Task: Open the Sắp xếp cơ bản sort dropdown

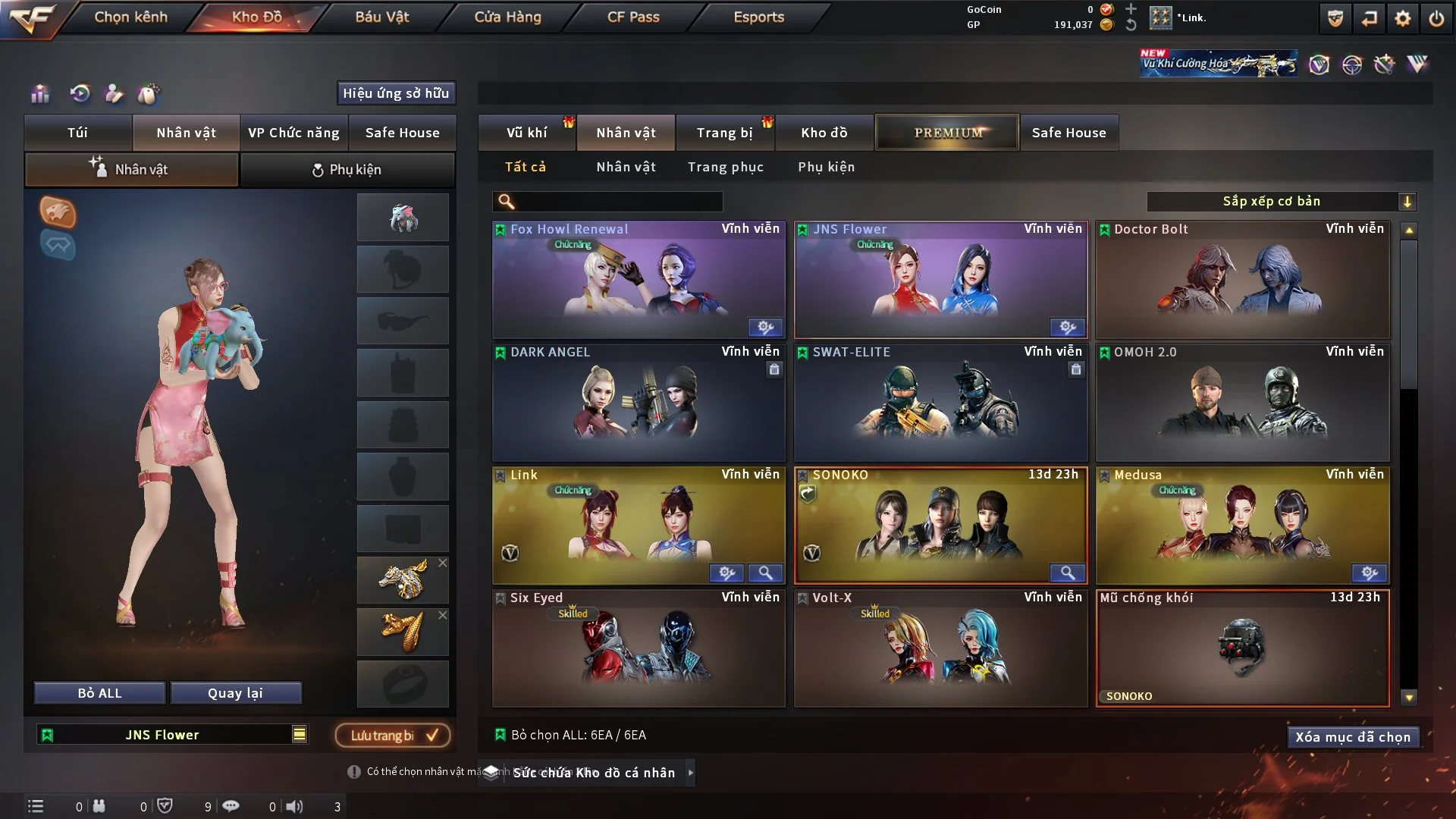Action: click(x=1281, y=201)
